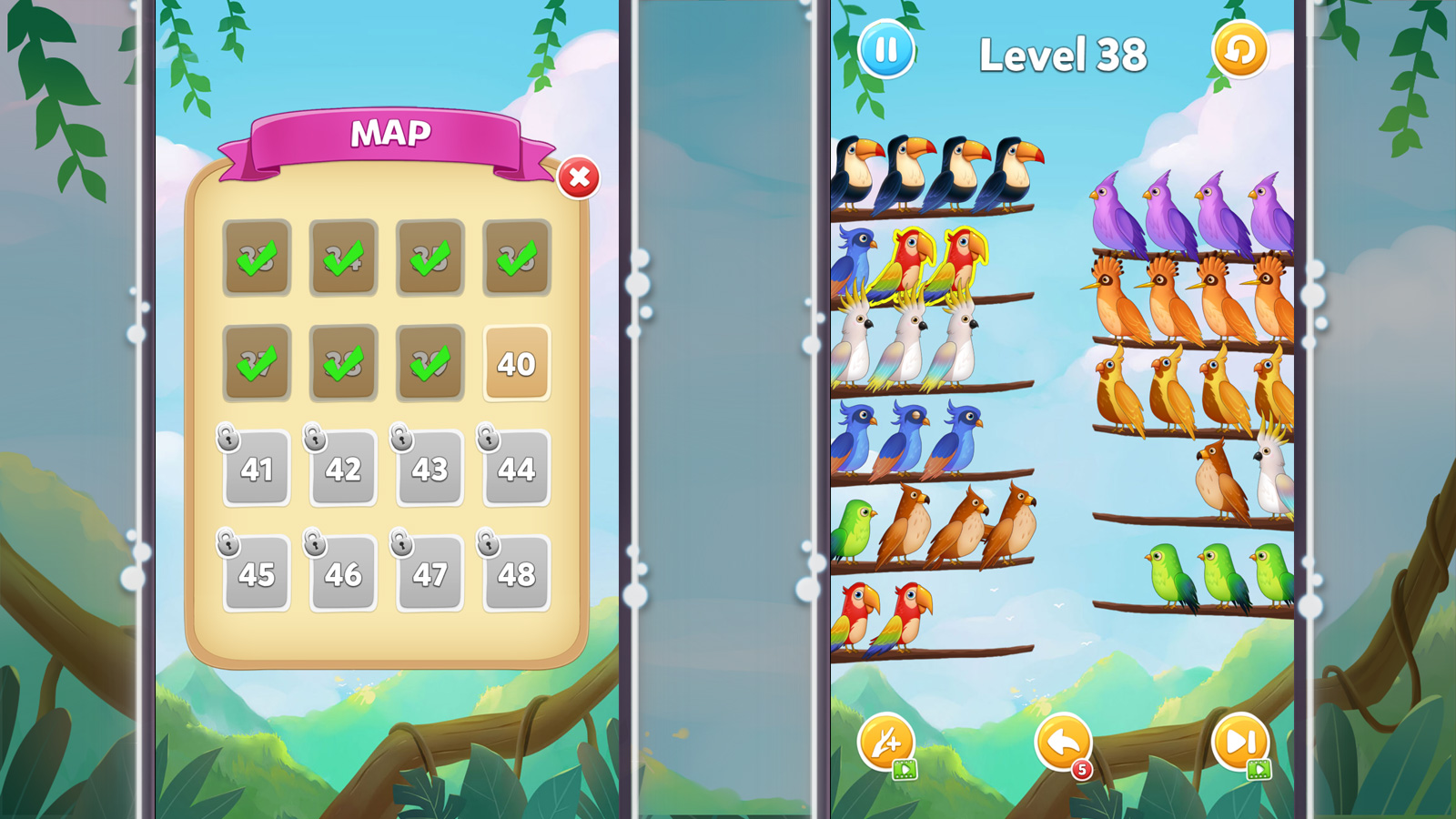Restart Level 38 with the orange replay icon
This screenshot has width=1456, height=819.
(1238, 50)
